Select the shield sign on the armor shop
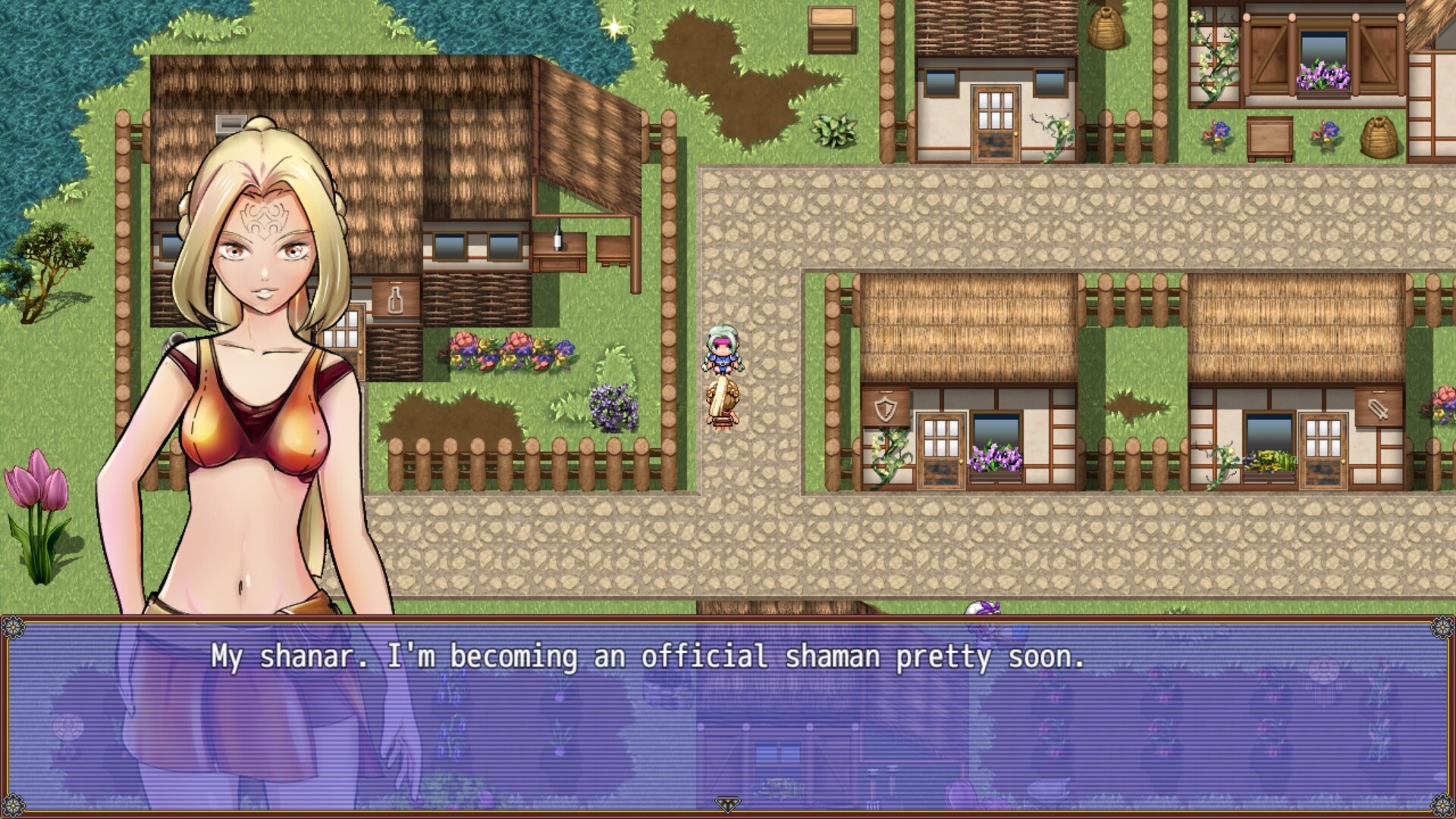 coord(886,408)
